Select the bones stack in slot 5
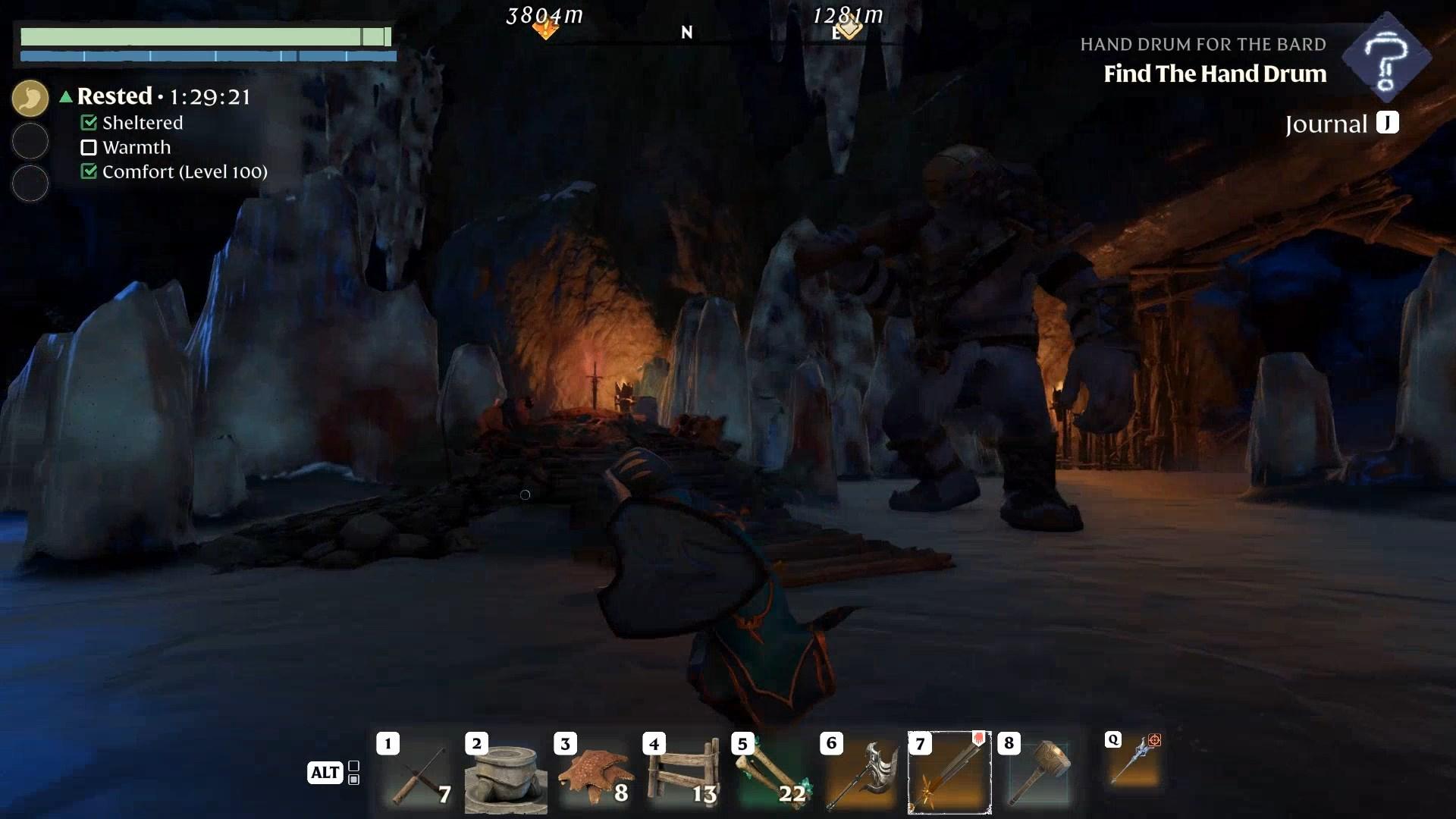Viewport: 1456px width, 819px height. point(773,773)
